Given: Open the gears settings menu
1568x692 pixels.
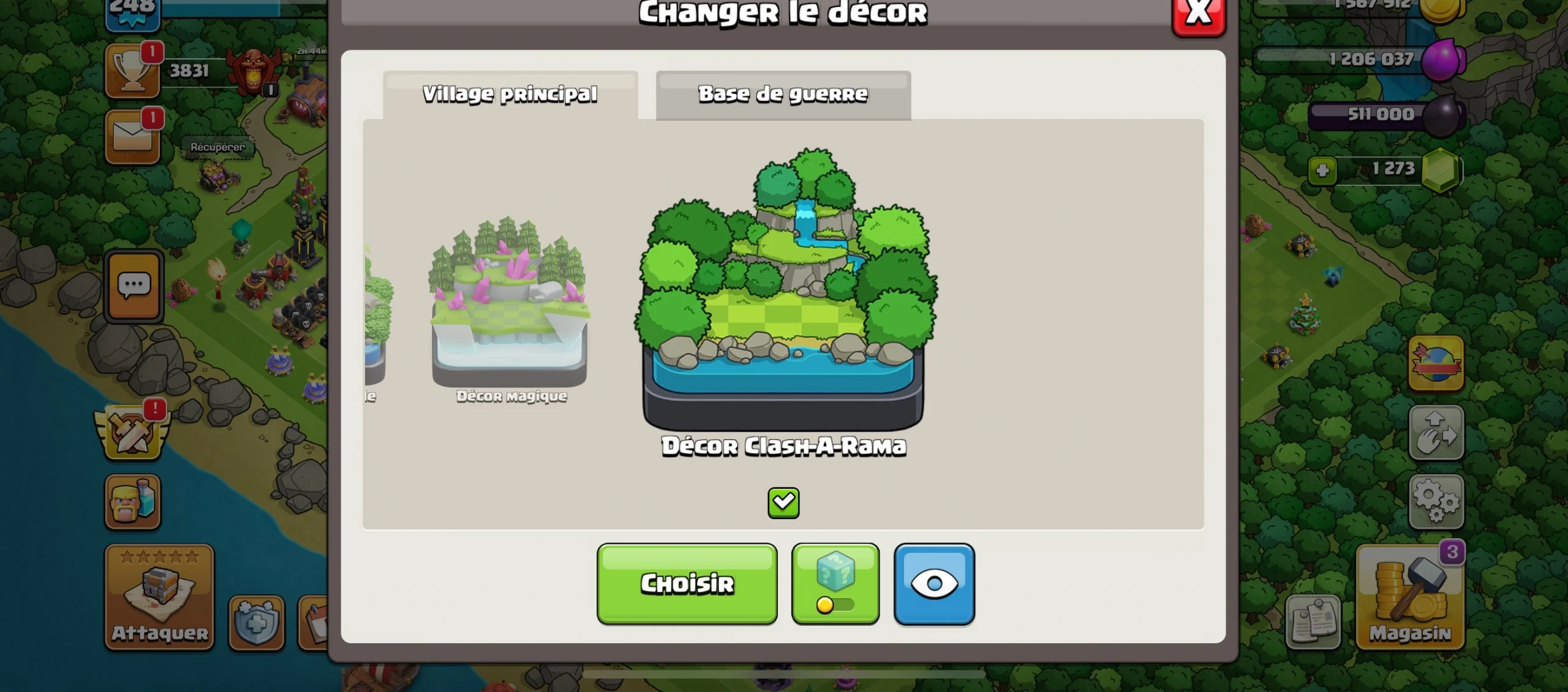Looking at the screenshot, I should [1436, 501].
